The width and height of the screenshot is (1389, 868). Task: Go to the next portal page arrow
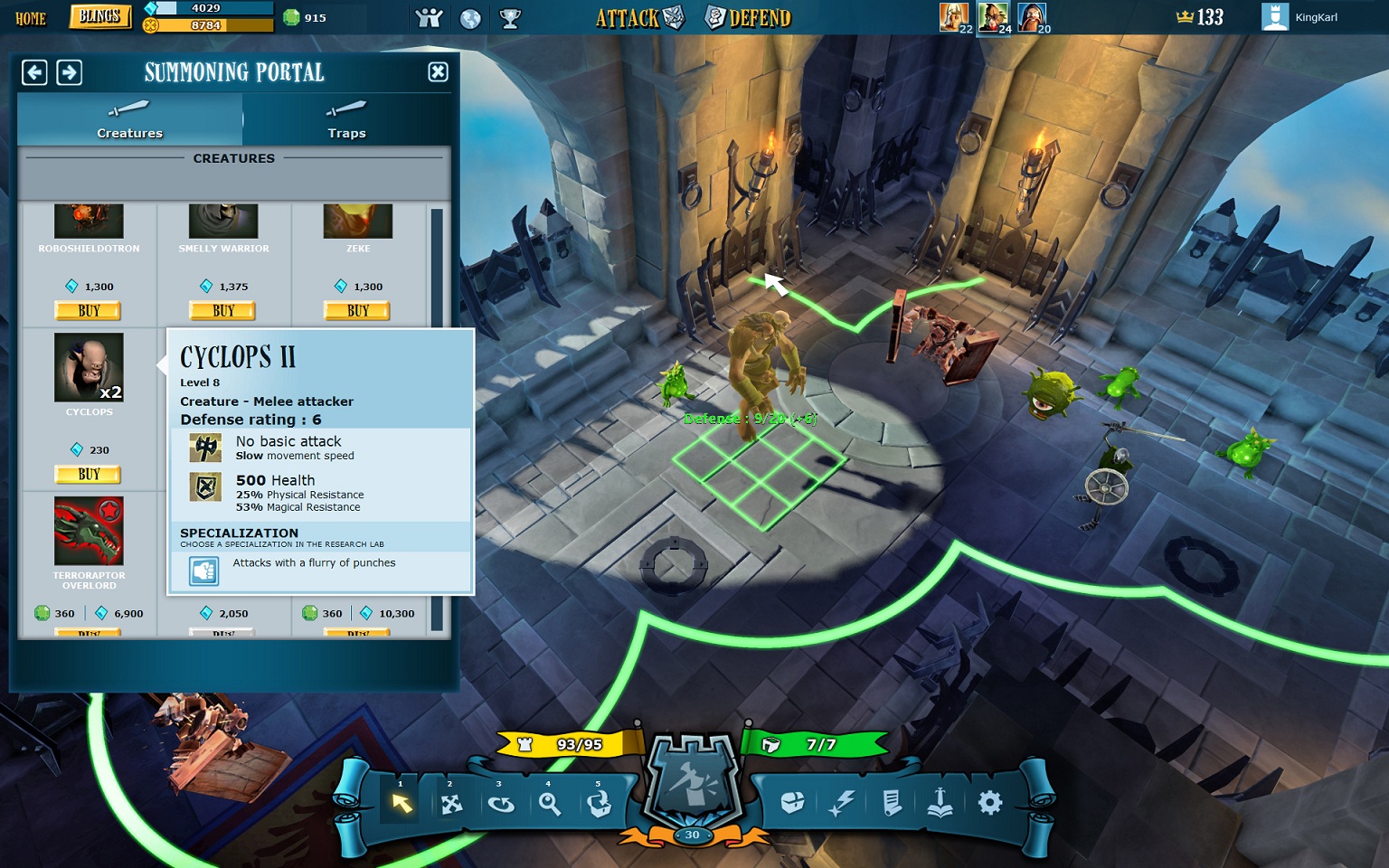(x=70, y=72)
